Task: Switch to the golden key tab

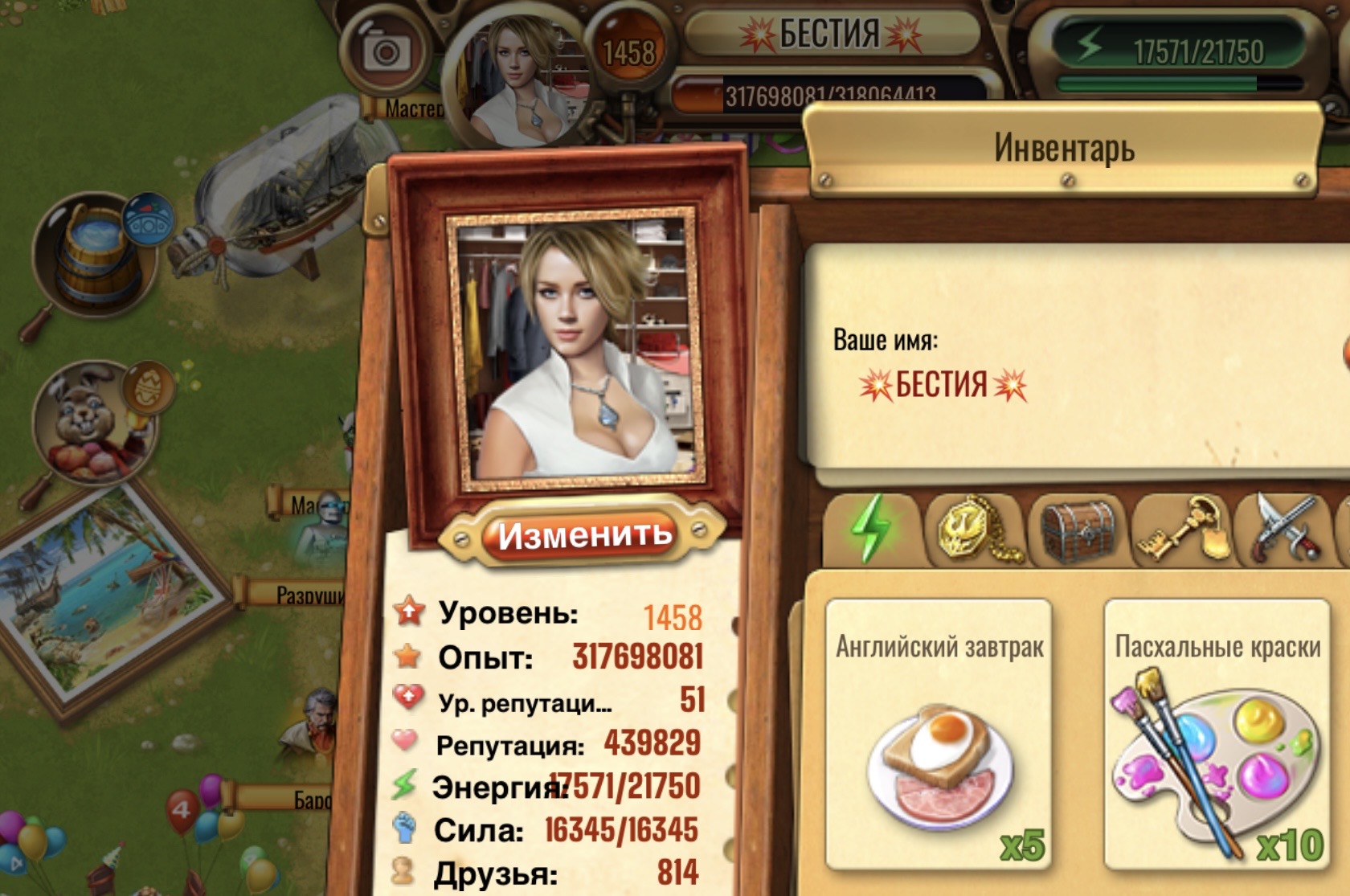Action: tap(1182, 530)
